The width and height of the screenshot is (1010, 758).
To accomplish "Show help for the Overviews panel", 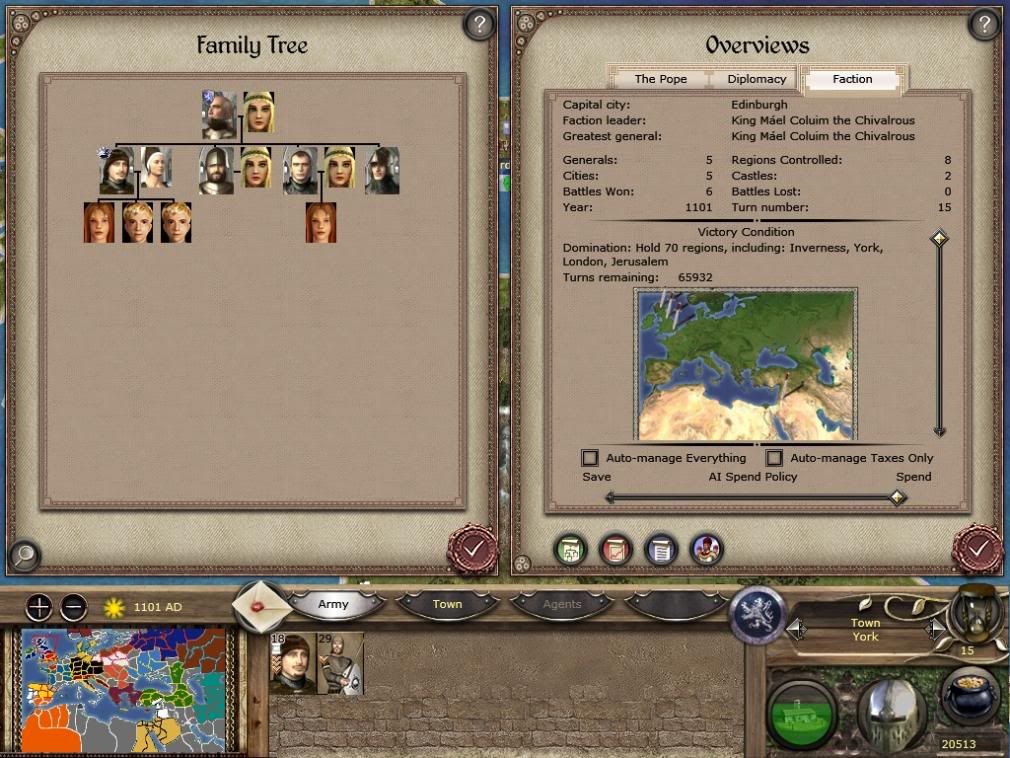I will click(984, 25).
